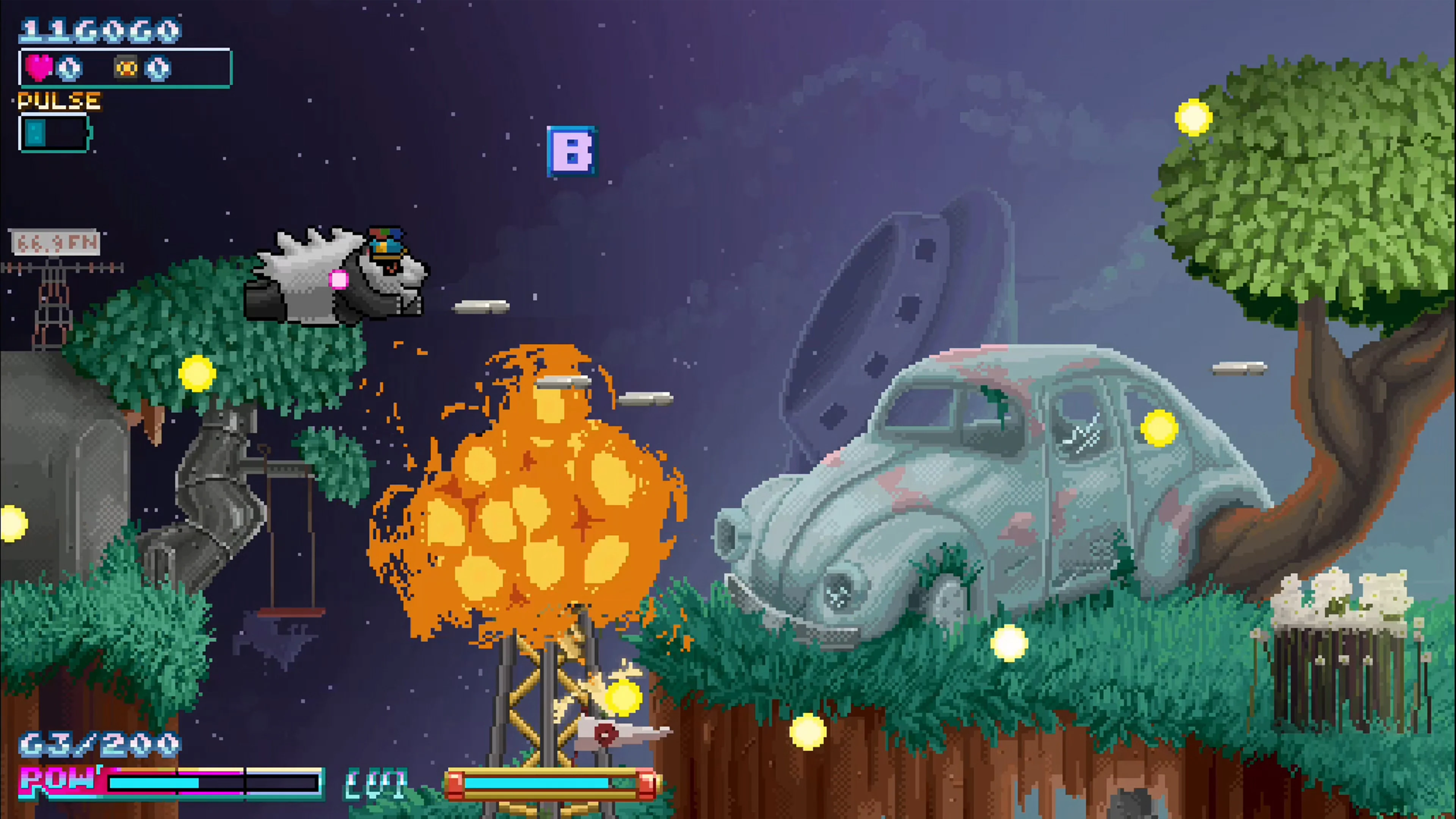Select the pink heart icon in the HUD
This screenshot has width=1456, height=819.
[39, 67]
